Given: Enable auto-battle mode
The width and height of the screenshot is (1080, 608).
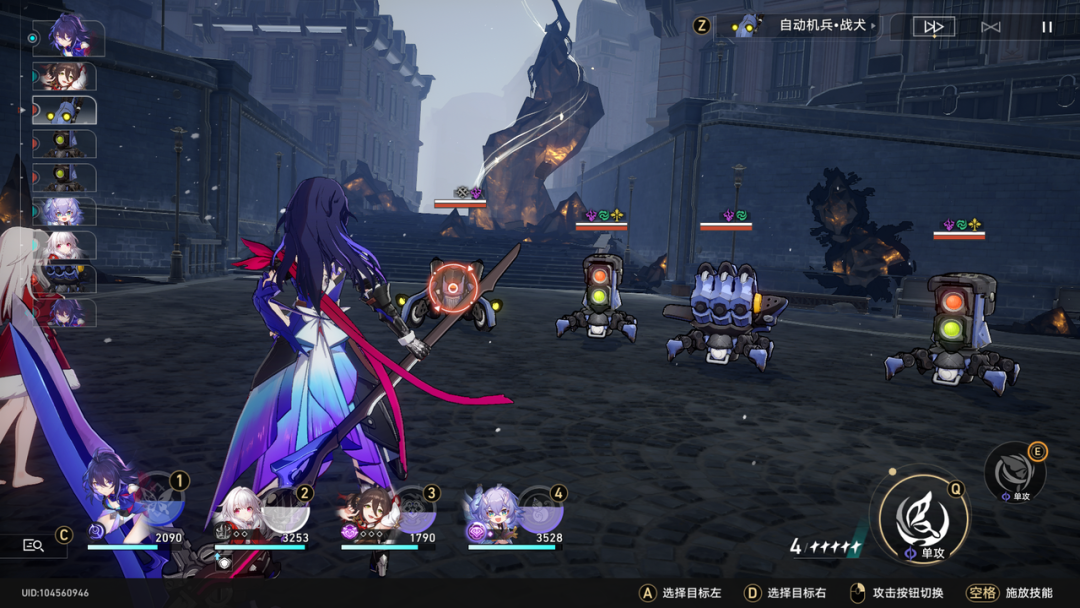Looking at the screenshot, I should tap(990, 27).
